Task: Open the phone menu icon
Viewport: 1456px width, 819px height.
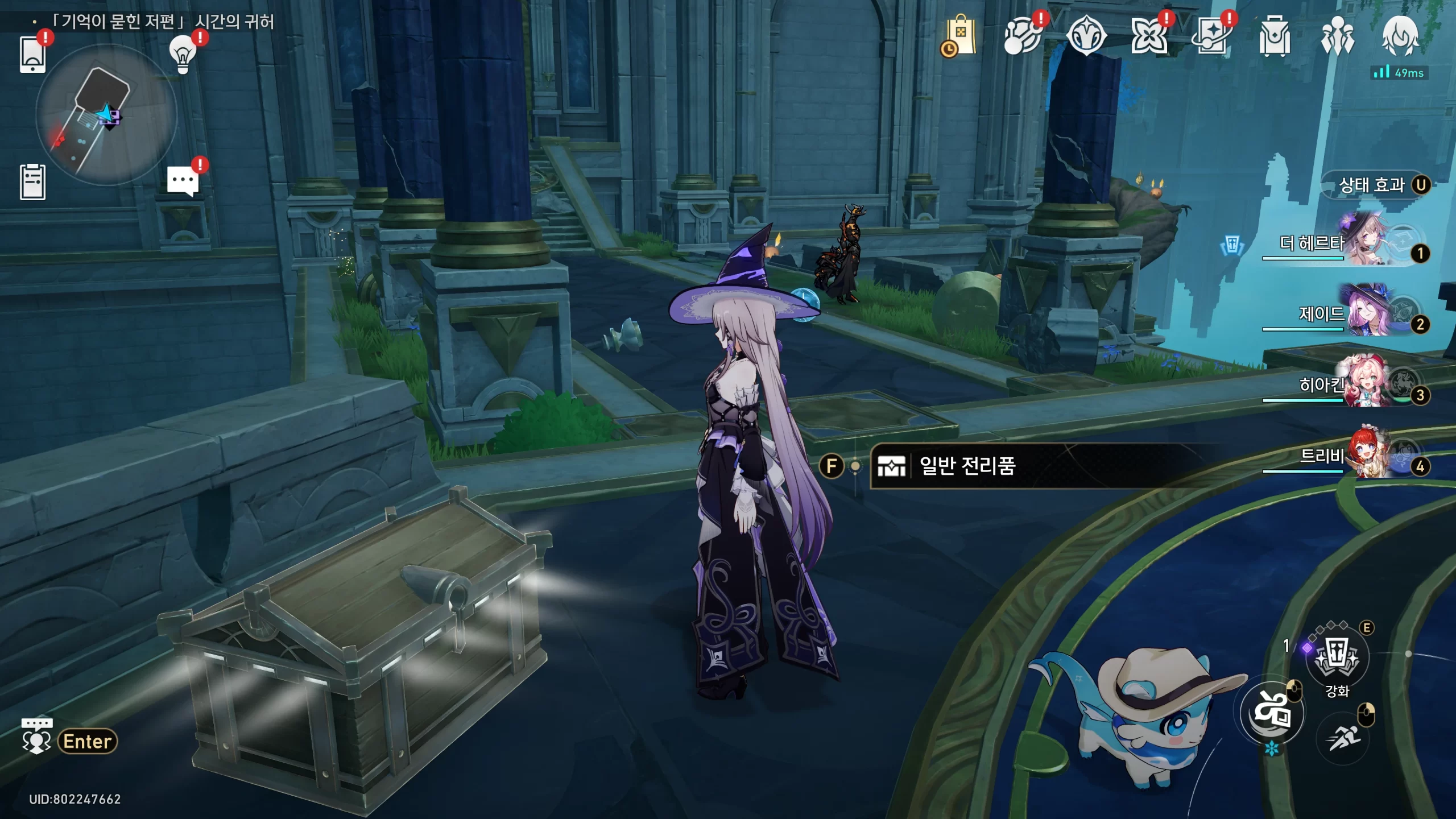Action: click(x=32, y=54)
